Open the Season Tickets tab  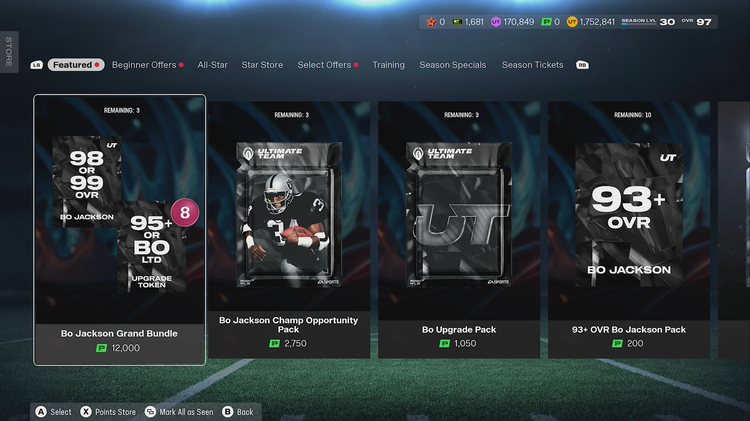532,65
